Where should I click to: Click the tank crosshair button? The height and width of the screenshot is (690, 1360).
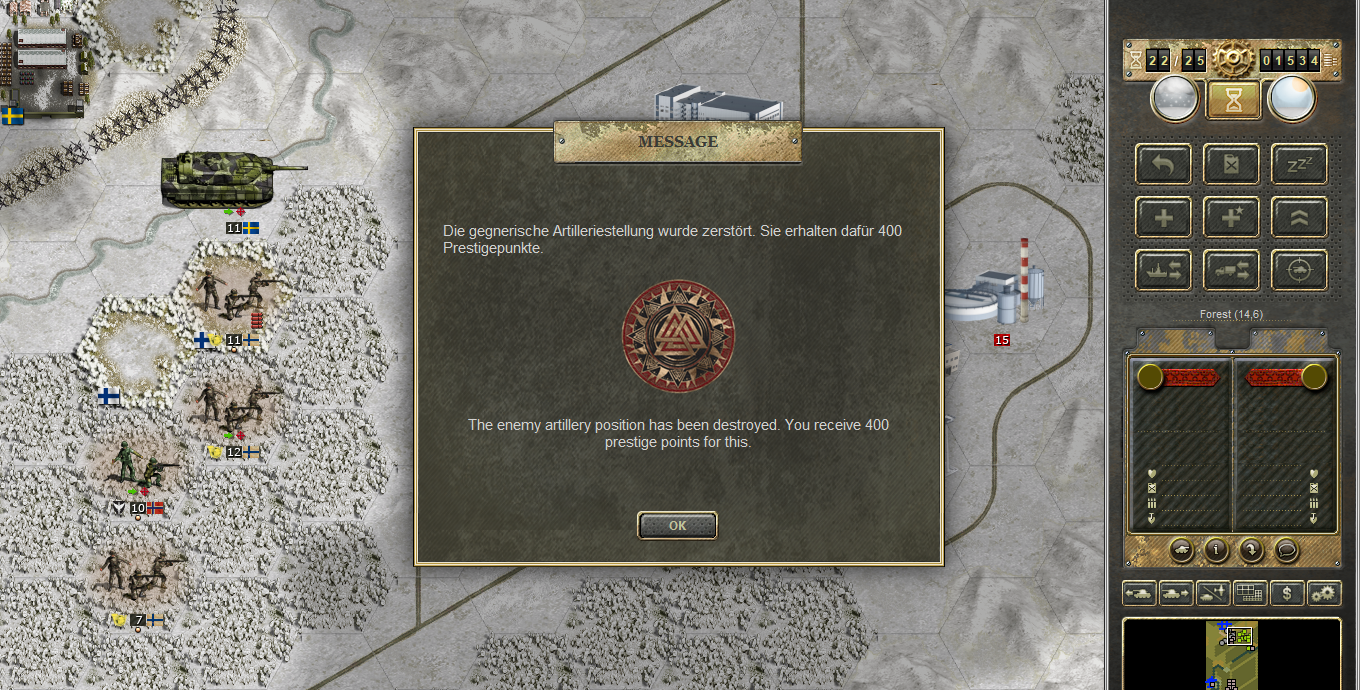1299,269
